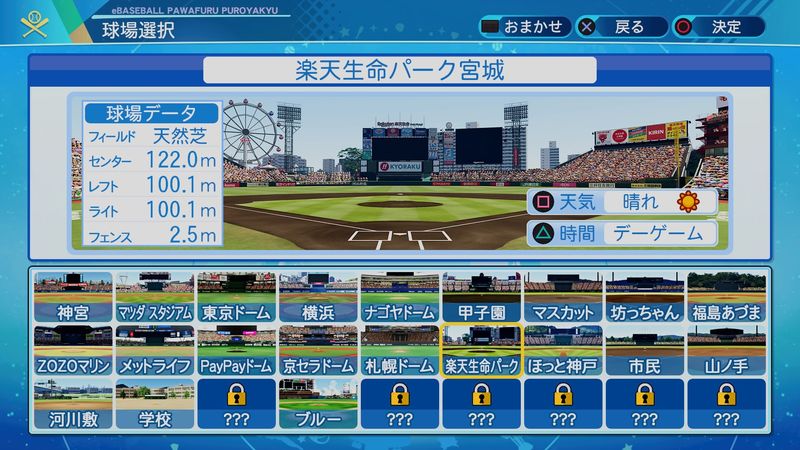Pick the マスカット stadium
Screen dimensions: 800x450
(563, 298)
